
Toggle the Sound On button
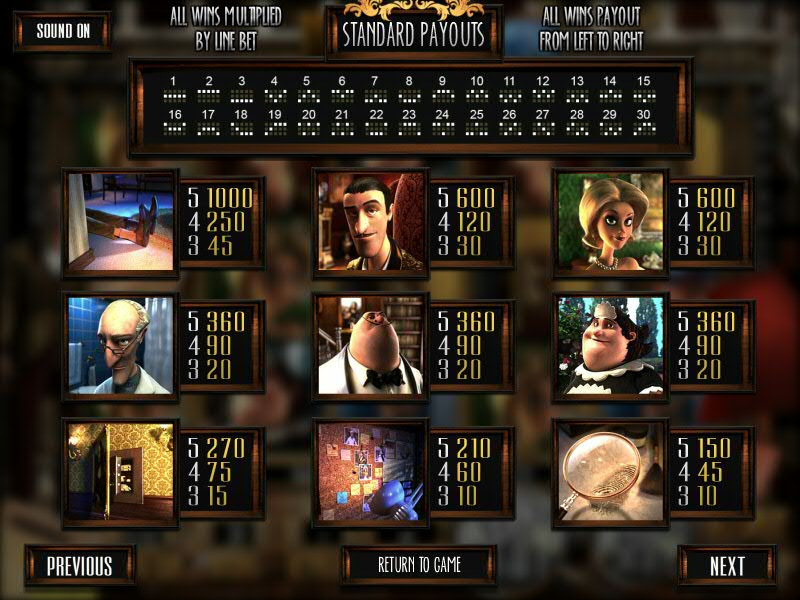63,31
